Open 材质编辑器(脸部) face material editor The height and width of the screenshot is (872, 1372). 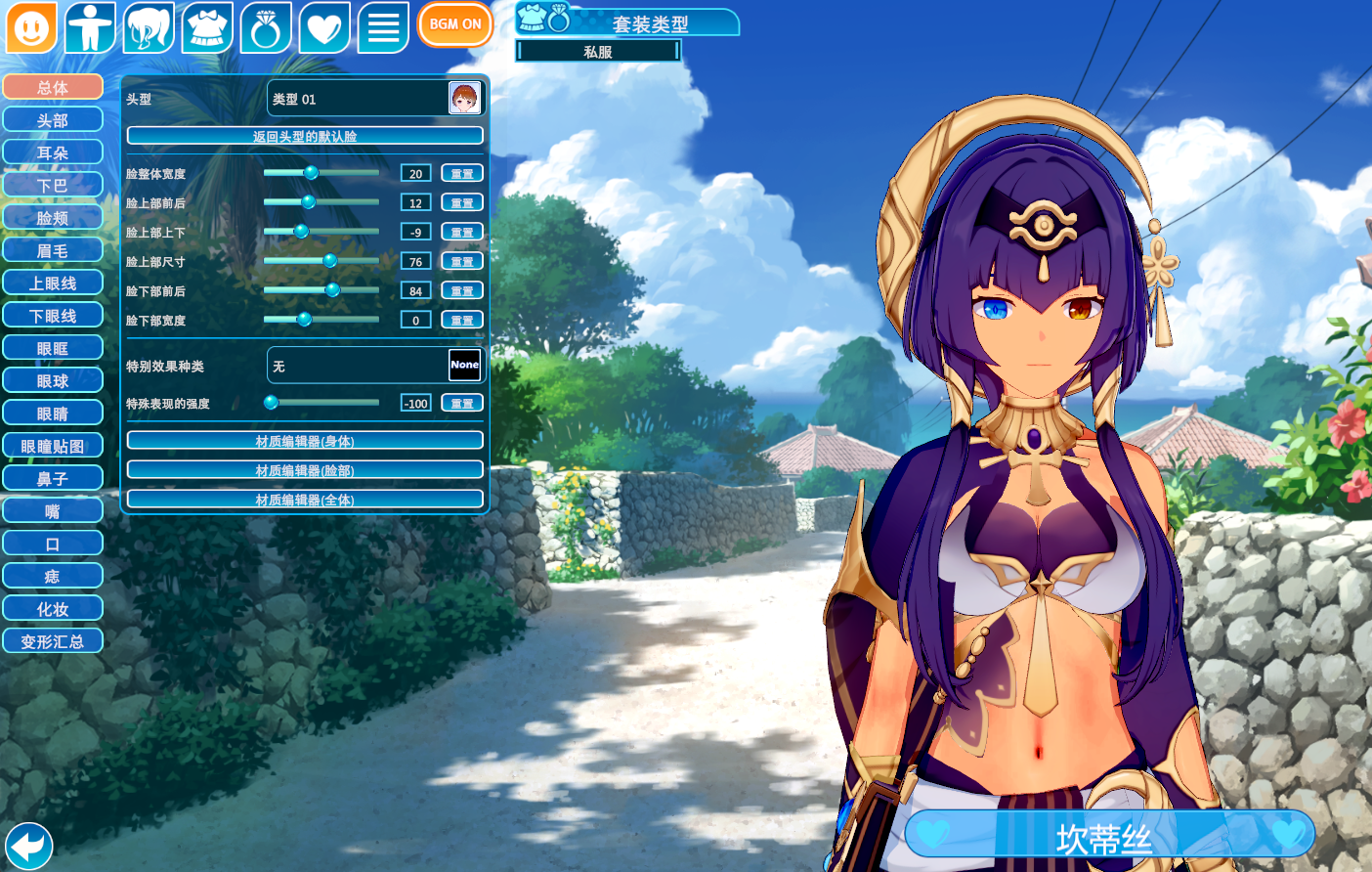305,470
